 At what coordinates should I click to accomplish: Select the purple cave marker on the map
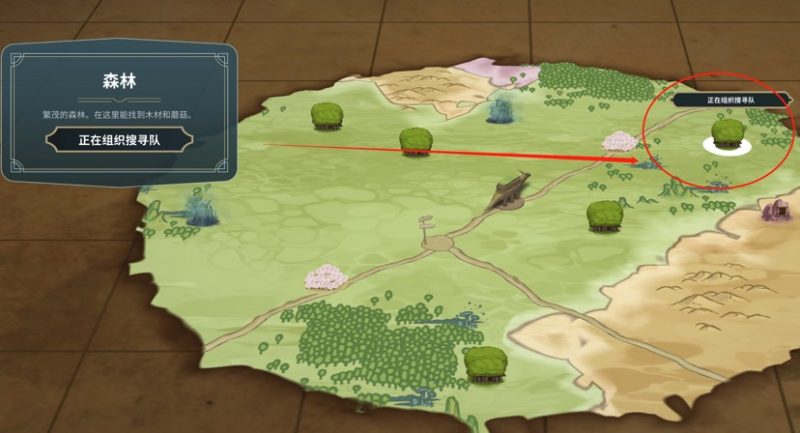pyautogui.click(x=774, y=208)
